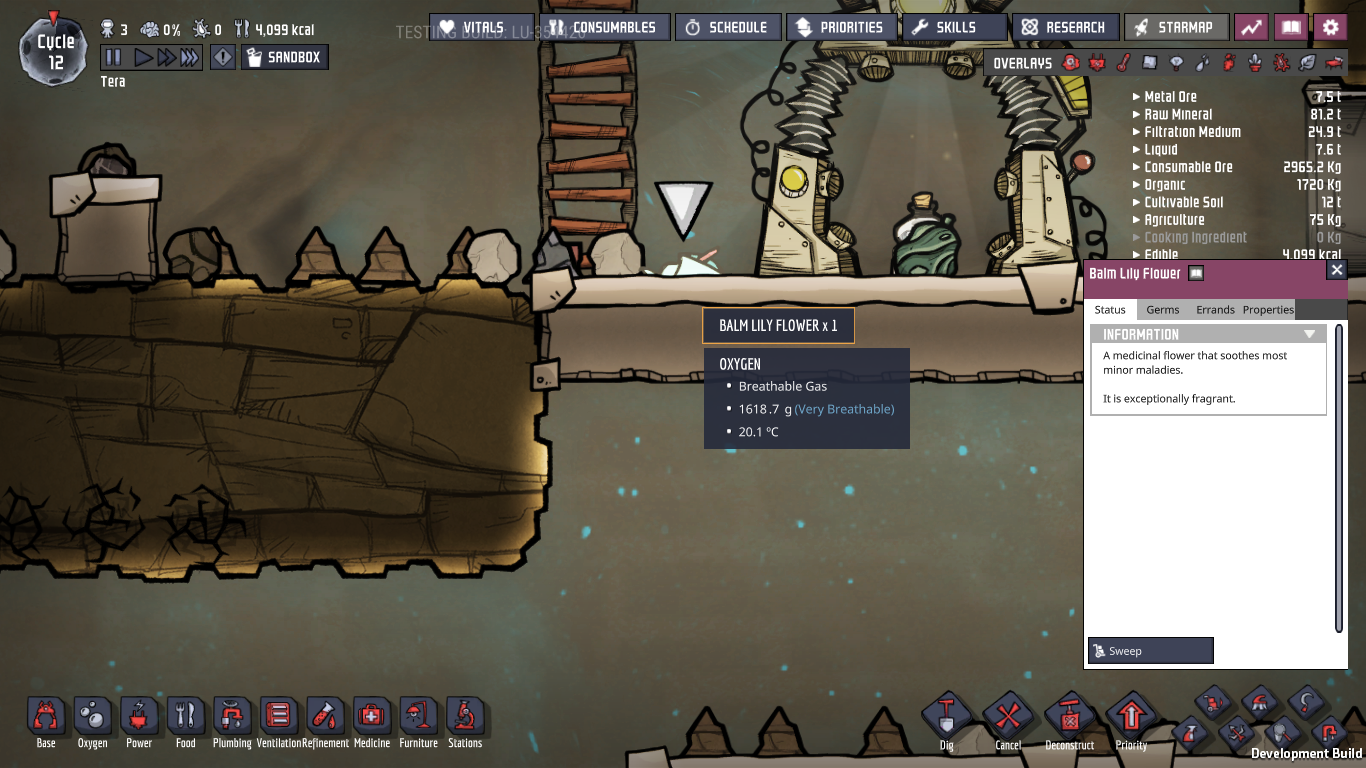Viewport: 1366px width, 768px height.
Task: Switch to the Errands tab
Action: (x=1215, y=310)
